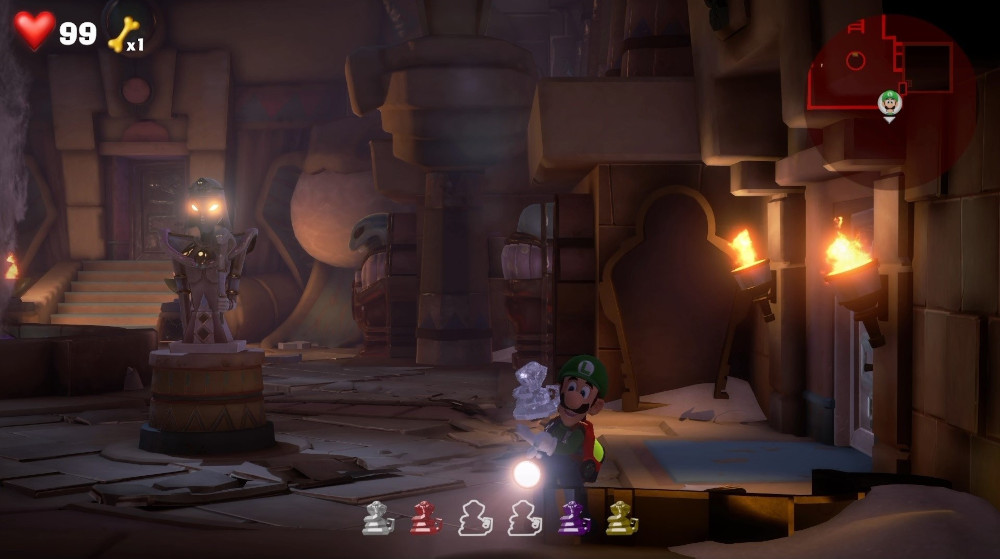Viewport: 1000px width, 559px height.
Task: Choose the red collected gem icon
Action: click(425, 518)
